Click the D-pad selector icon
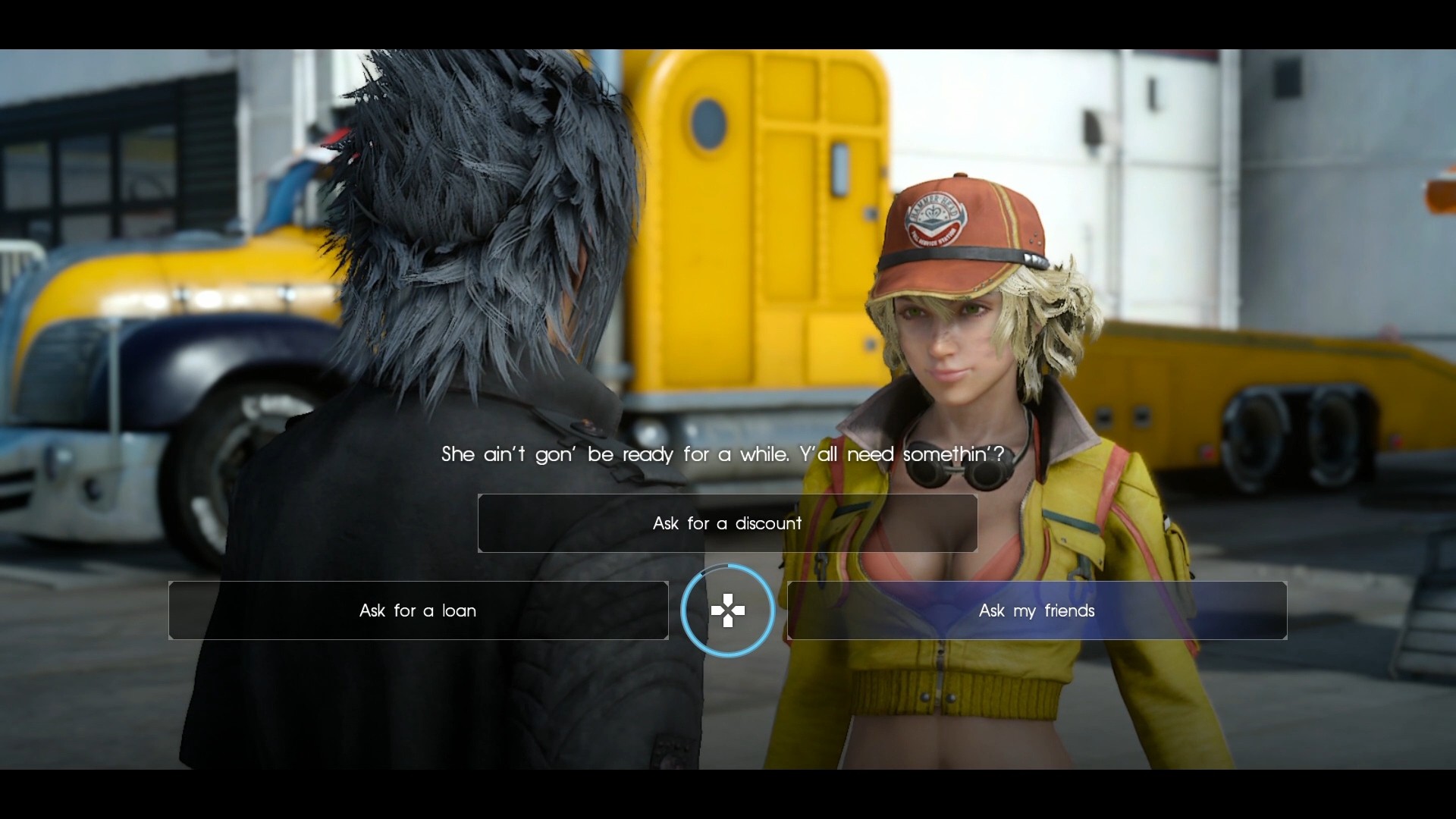This screenshot has height=819, width=1456. pyautogui.click(x=728, y=610)
